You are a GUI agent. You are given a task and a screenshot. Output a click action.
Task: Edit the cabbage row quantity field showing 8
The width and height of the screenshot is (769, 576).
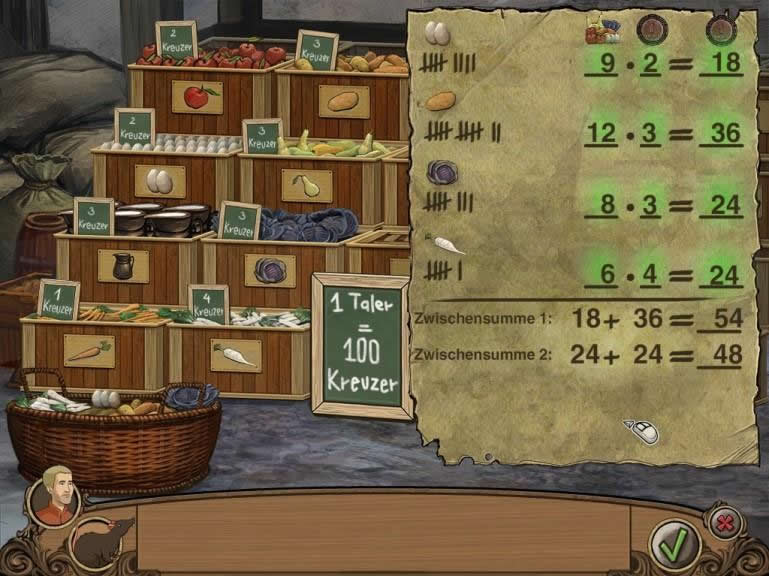coord(607,205)
